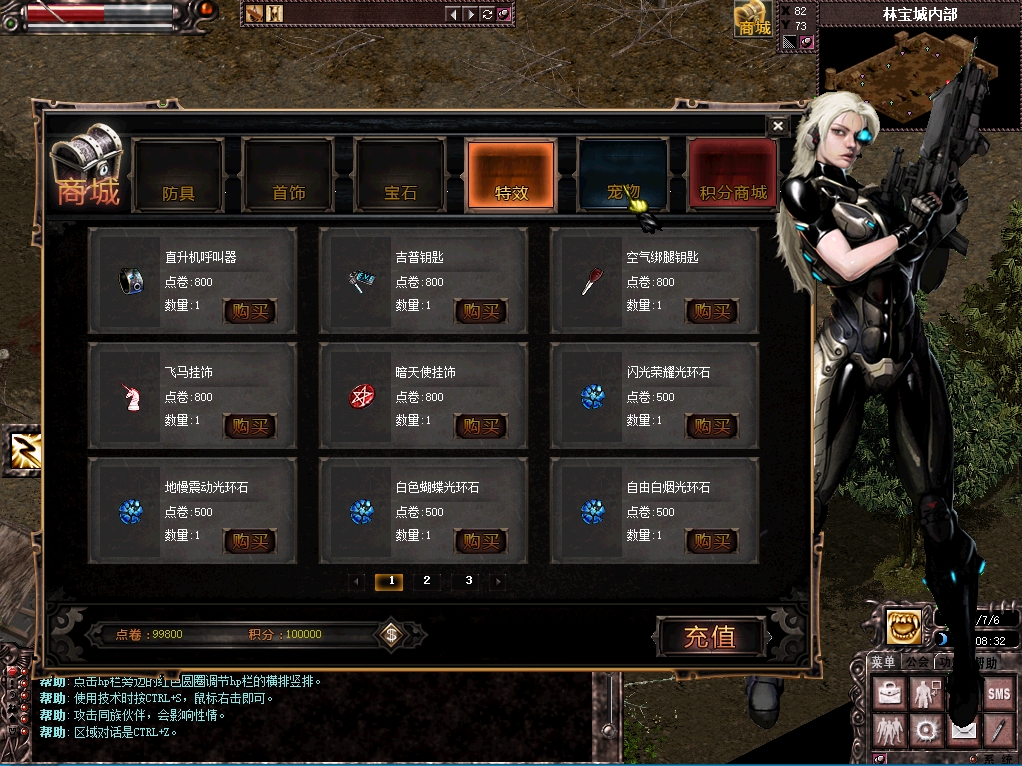Buy the 暗天使挂饰 pendant

click(480, 426)
